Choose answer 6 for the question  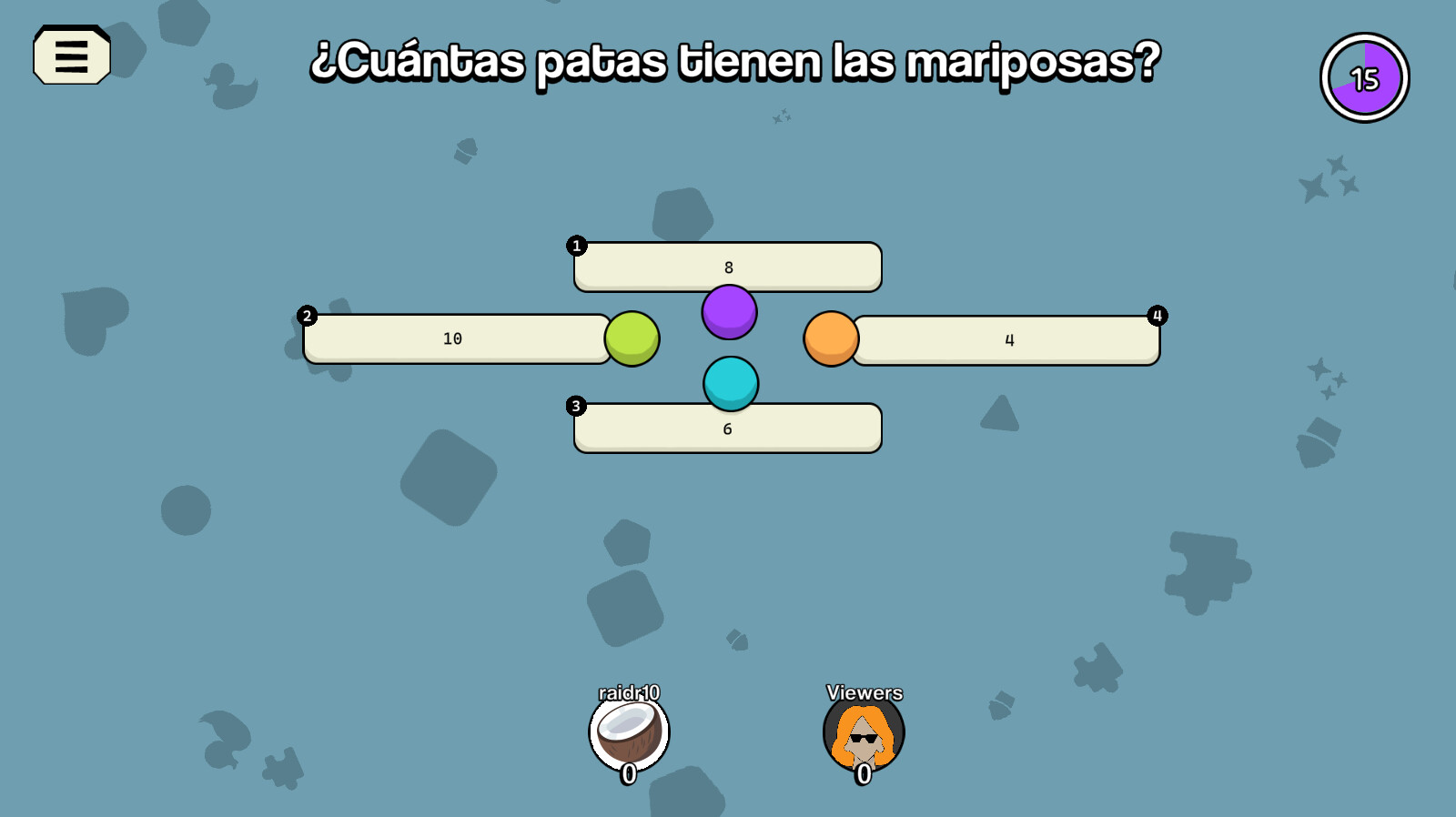click(x=728, y=427)
